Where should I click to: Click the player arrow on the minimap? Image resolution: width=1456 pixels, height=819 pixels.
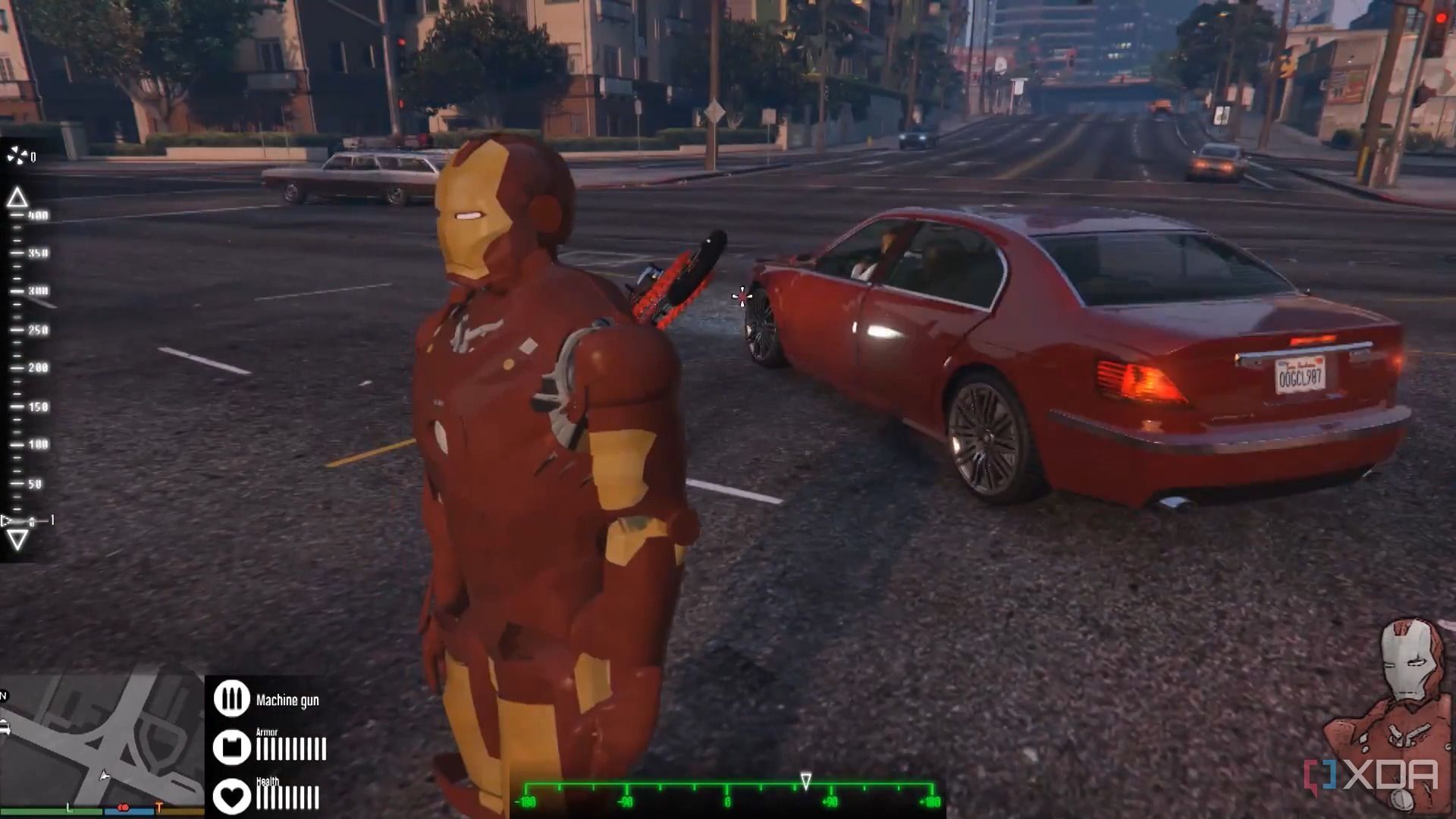104,777
